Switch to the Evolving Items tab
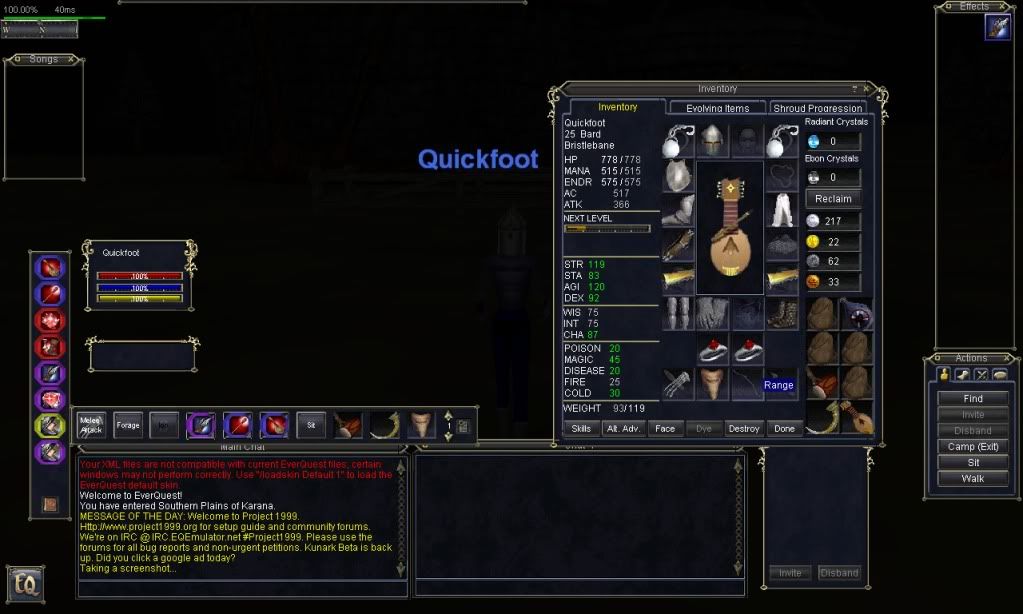Viewport: 1023px width, 614px height. (x=717, y=108)
